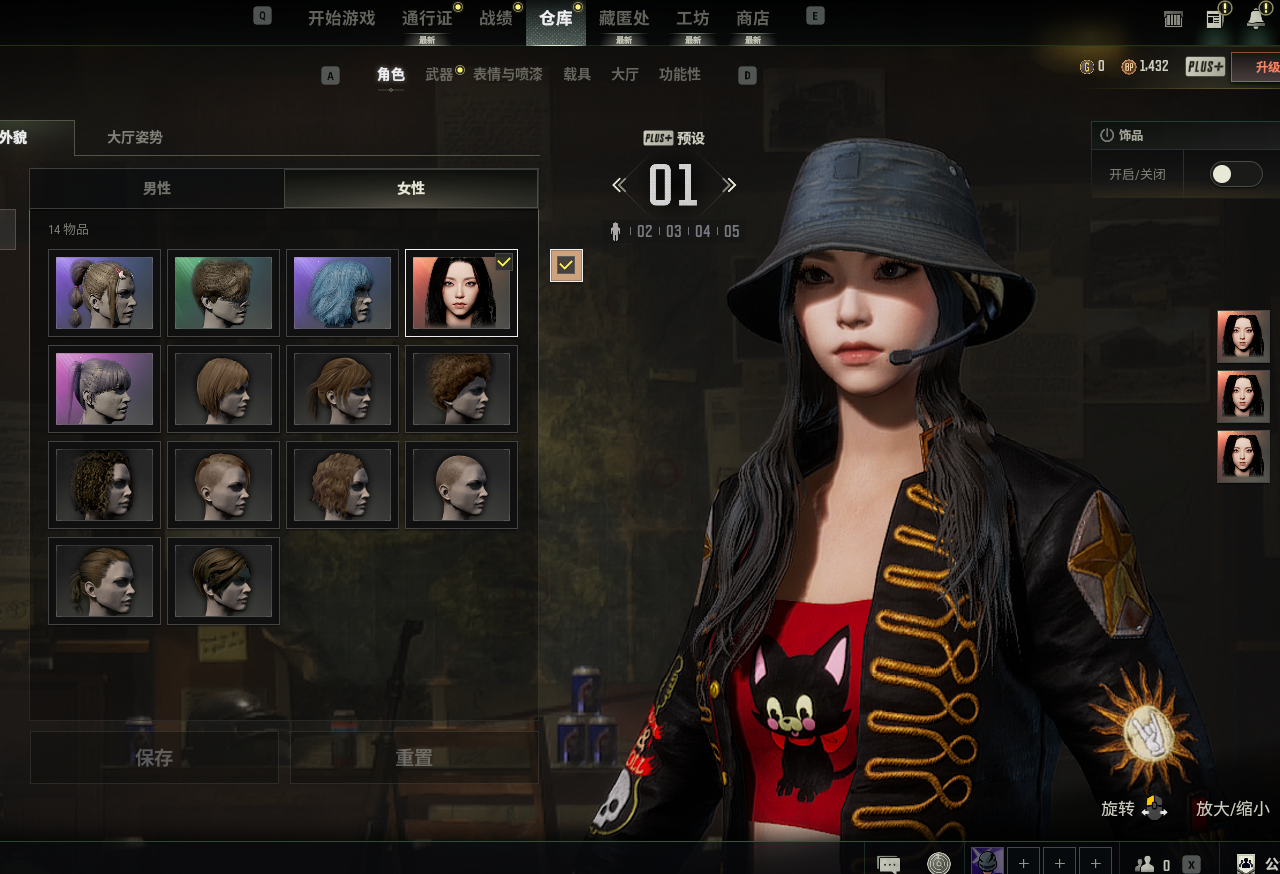This screenshot has height=874, width=1280.
Task: Choose the 男性 gender tab
Action: coord(157,188)
